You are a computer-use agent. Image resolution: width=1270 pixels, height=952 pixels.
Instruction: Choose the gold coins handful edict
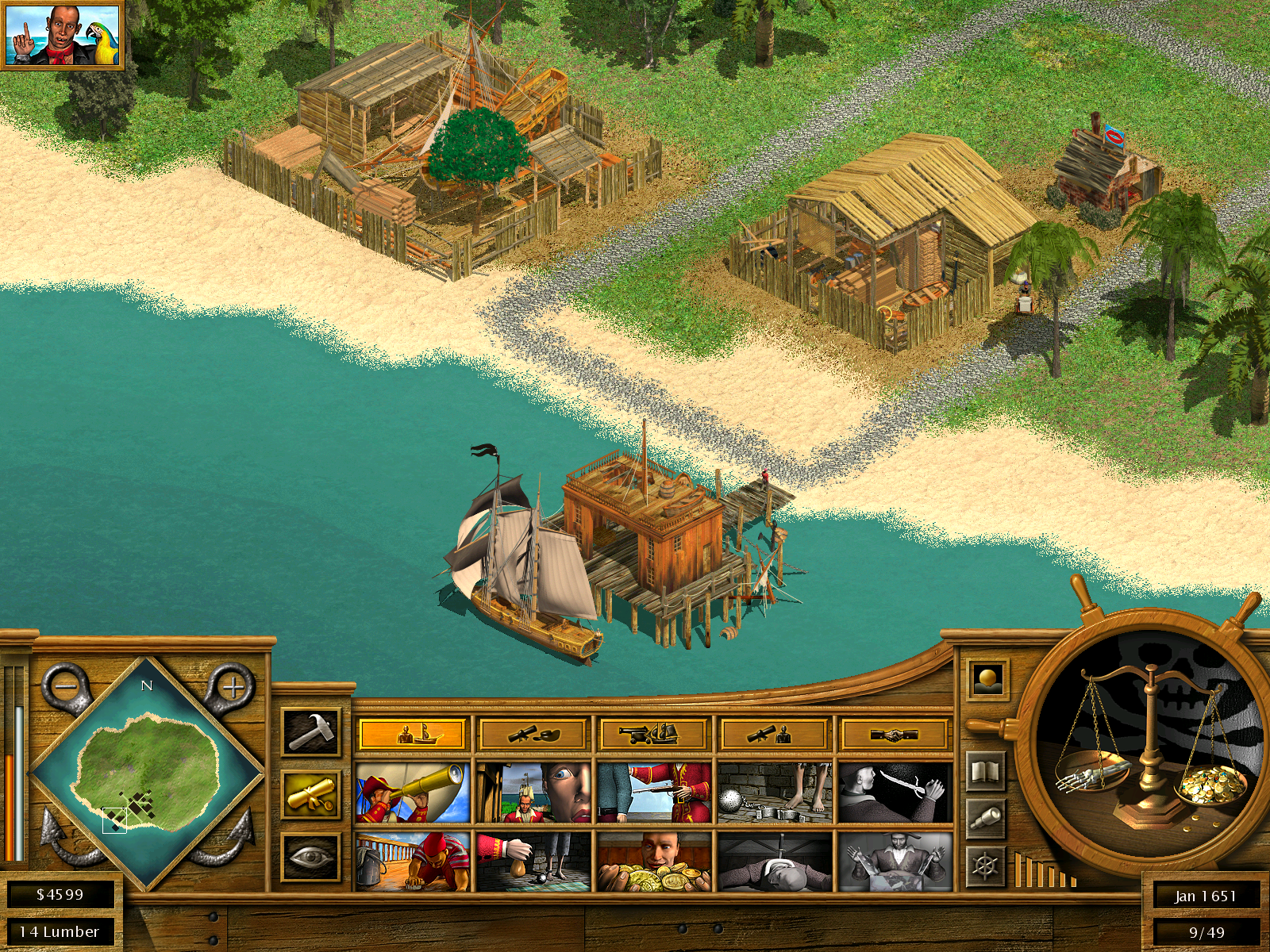pos(653,862)
